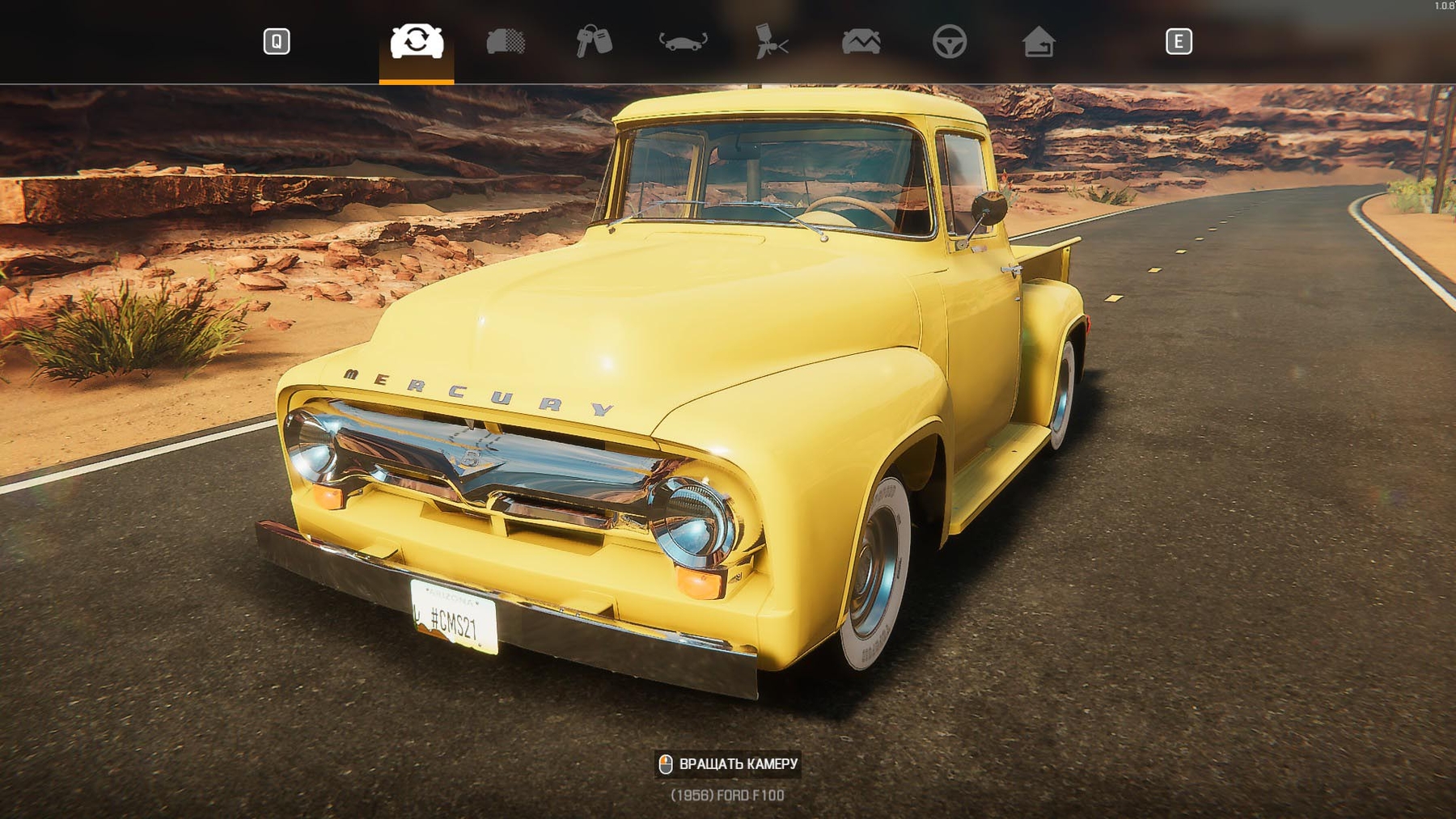Switch to the paint spray gun tab
Screen dimensions: 1456x819
(x=772, y=41)
